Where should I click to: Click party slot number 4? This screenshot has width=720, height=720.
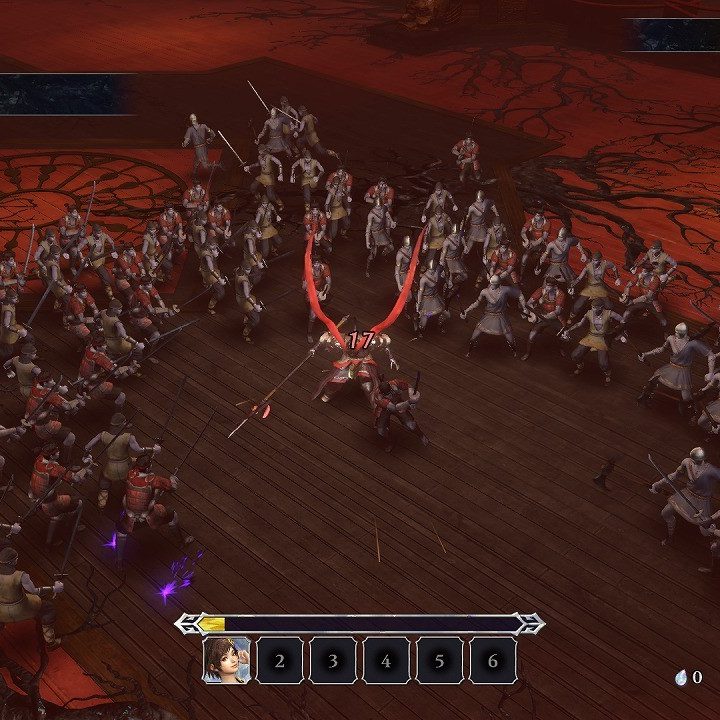tap(386, 660)
